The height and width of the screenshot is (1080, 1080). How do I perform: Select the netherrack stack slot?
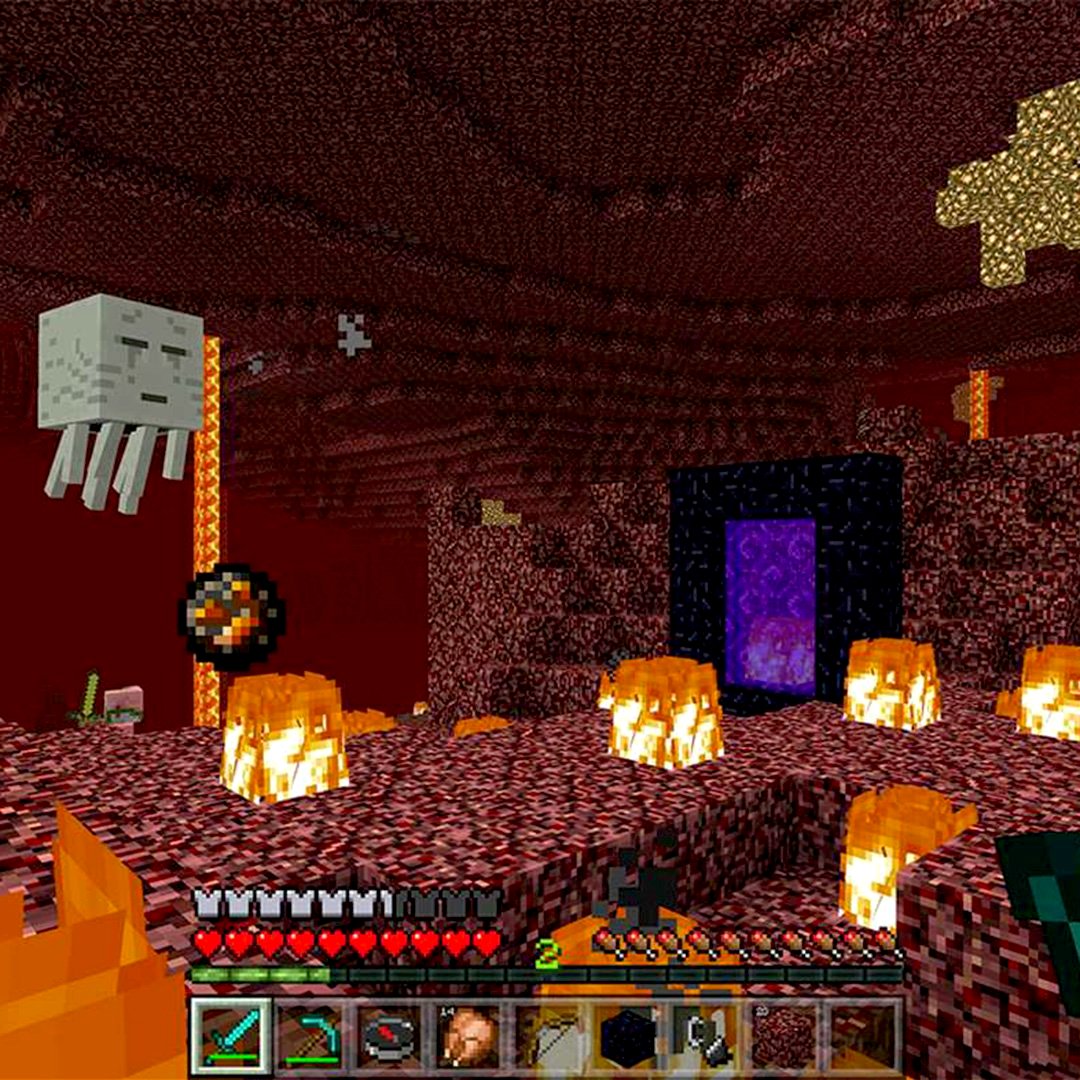pyautogui.click(x=785, y=1036)
